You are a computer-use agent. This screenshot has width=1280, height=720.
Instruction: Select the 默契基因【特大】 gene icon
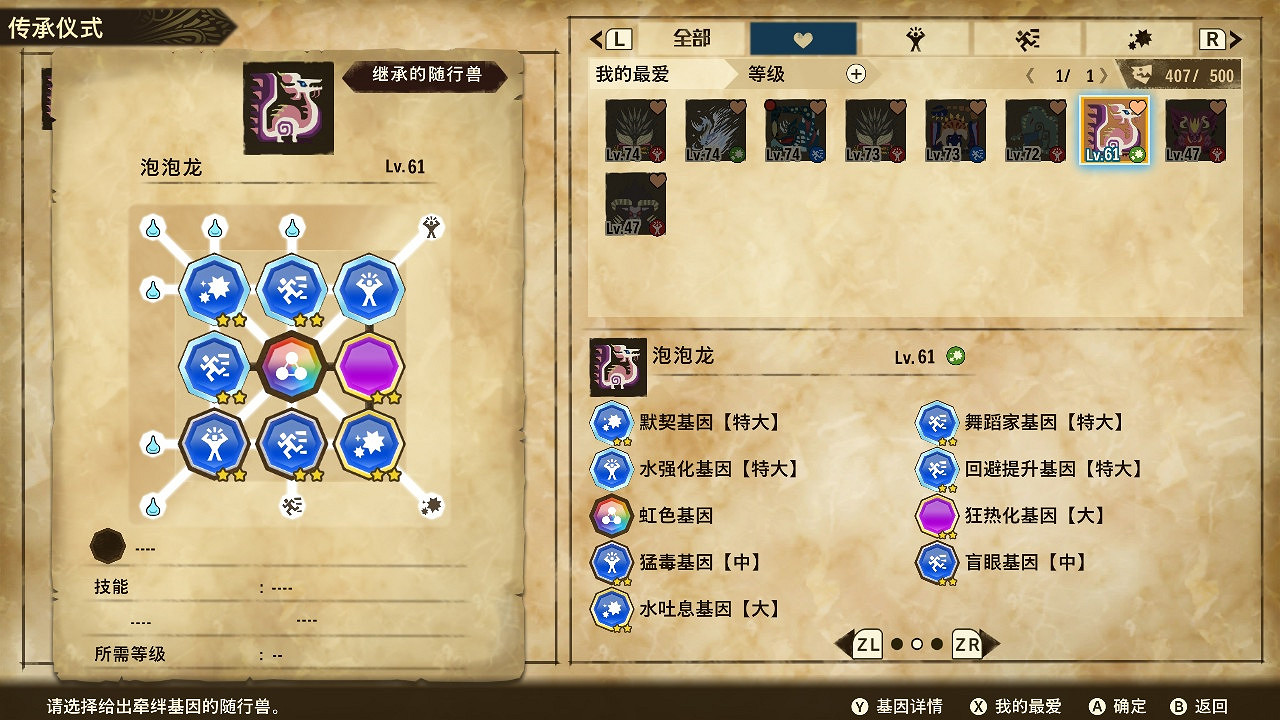612,421
